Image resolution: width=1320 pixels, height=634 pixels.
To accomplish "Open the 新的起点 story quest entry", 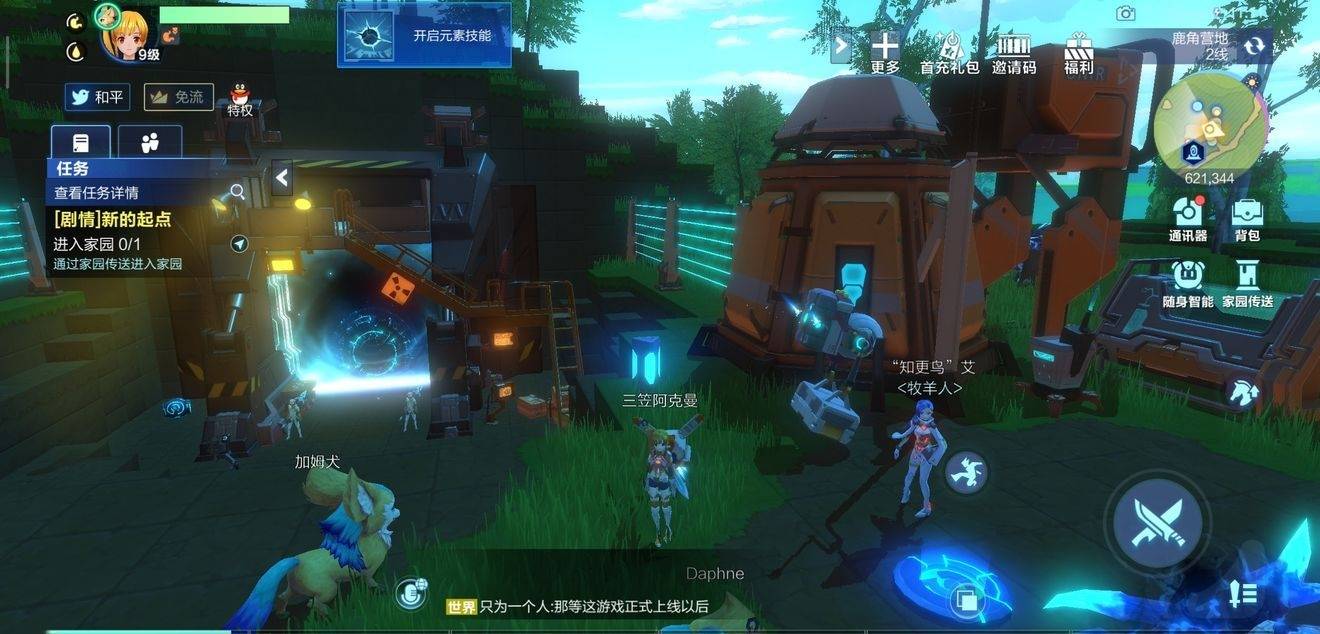I will tap(113, 219).
